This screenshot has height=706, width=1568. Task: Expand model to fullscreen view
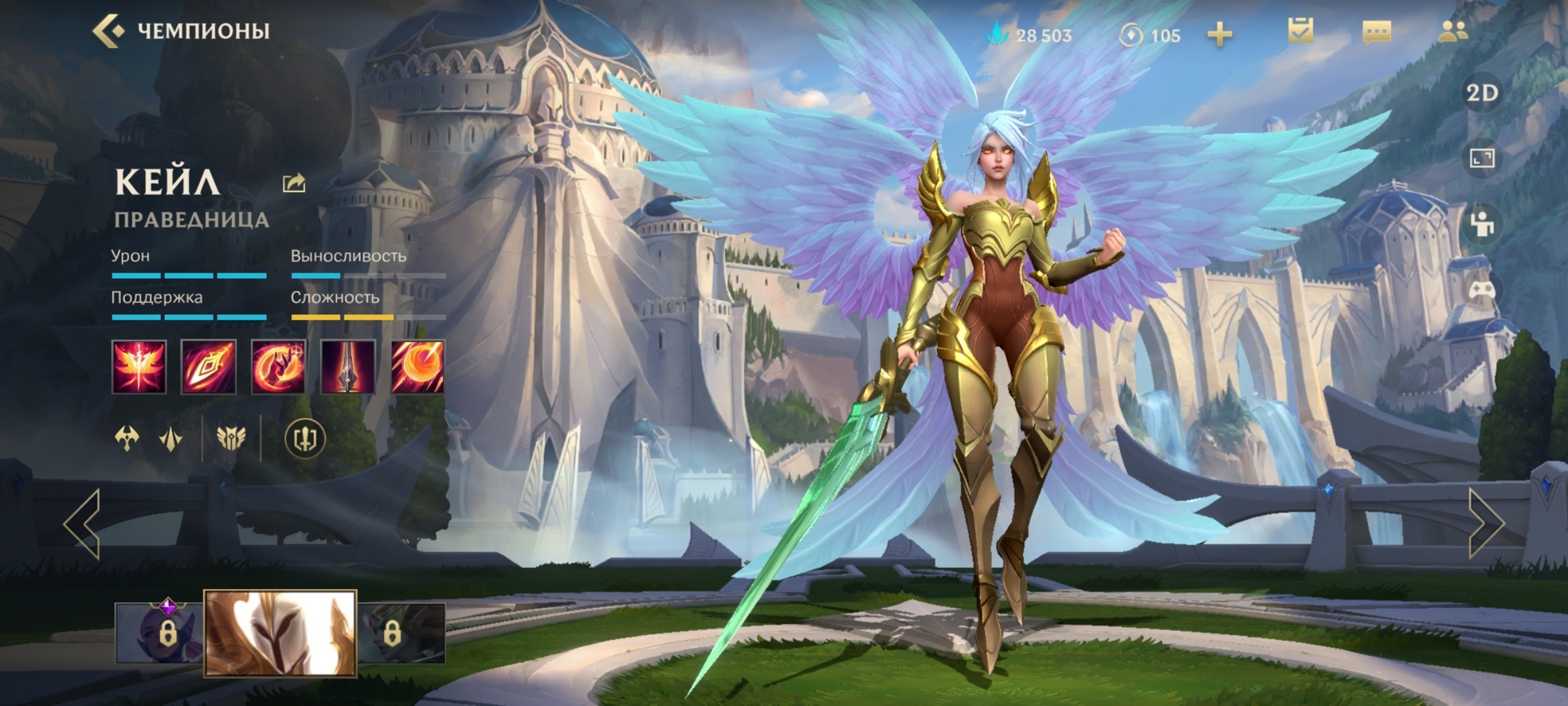(1482, 159)
